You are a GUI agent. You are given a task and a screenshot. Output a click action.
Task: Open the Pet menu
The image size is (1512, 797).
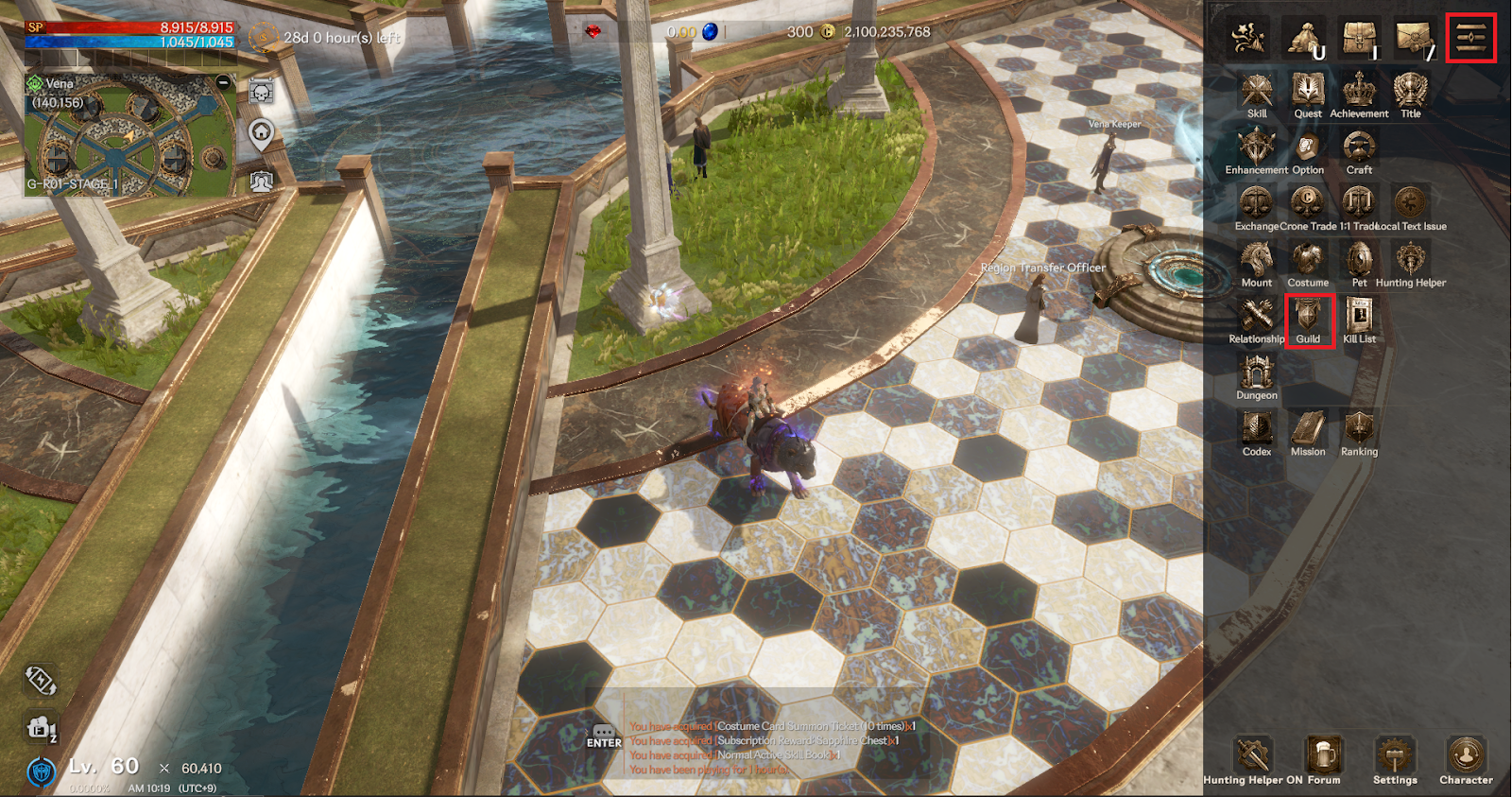coord(1359,263)
